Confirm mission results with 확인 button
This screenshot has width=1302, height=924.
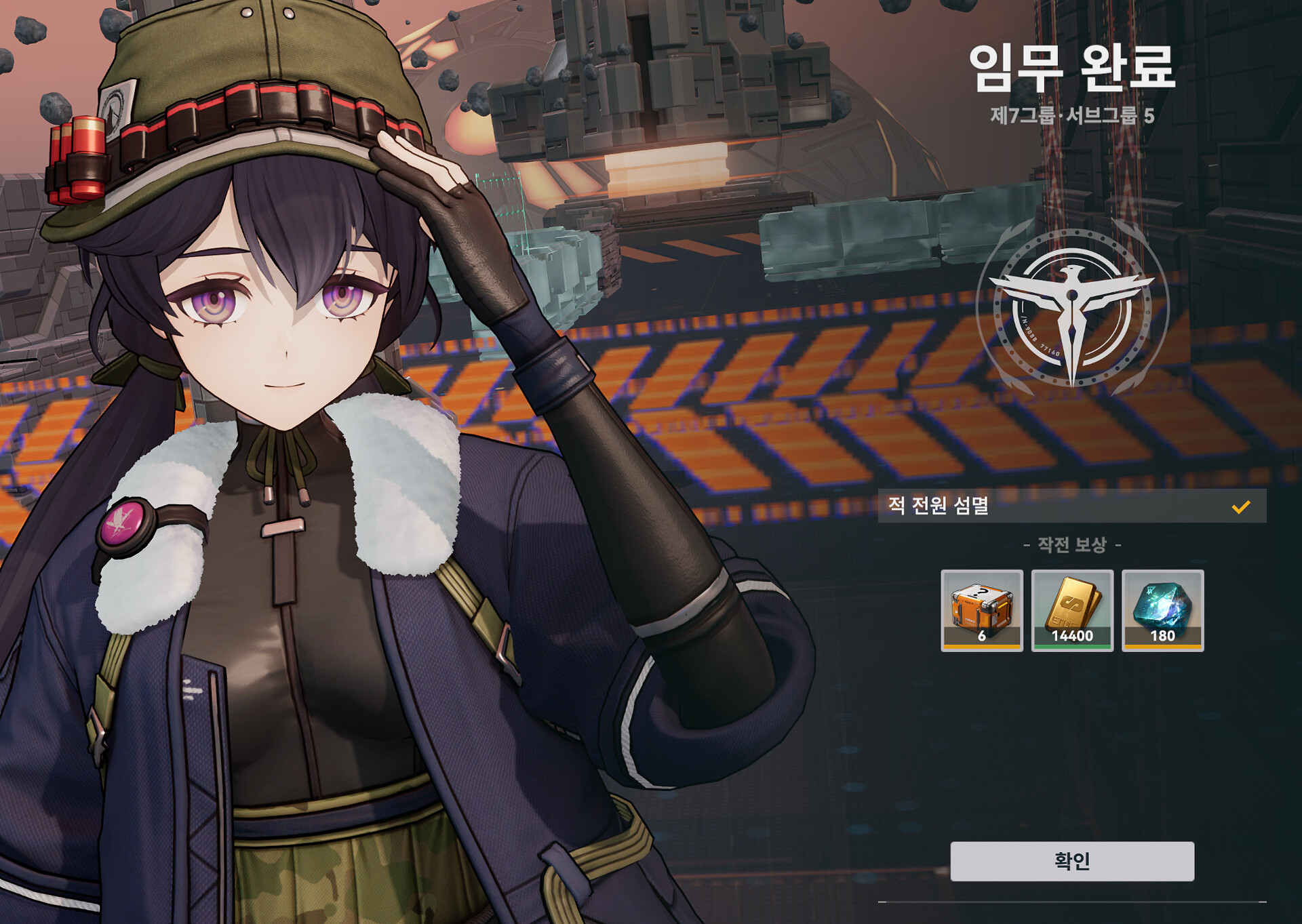pyautogui.click(x=1071, y=861)
